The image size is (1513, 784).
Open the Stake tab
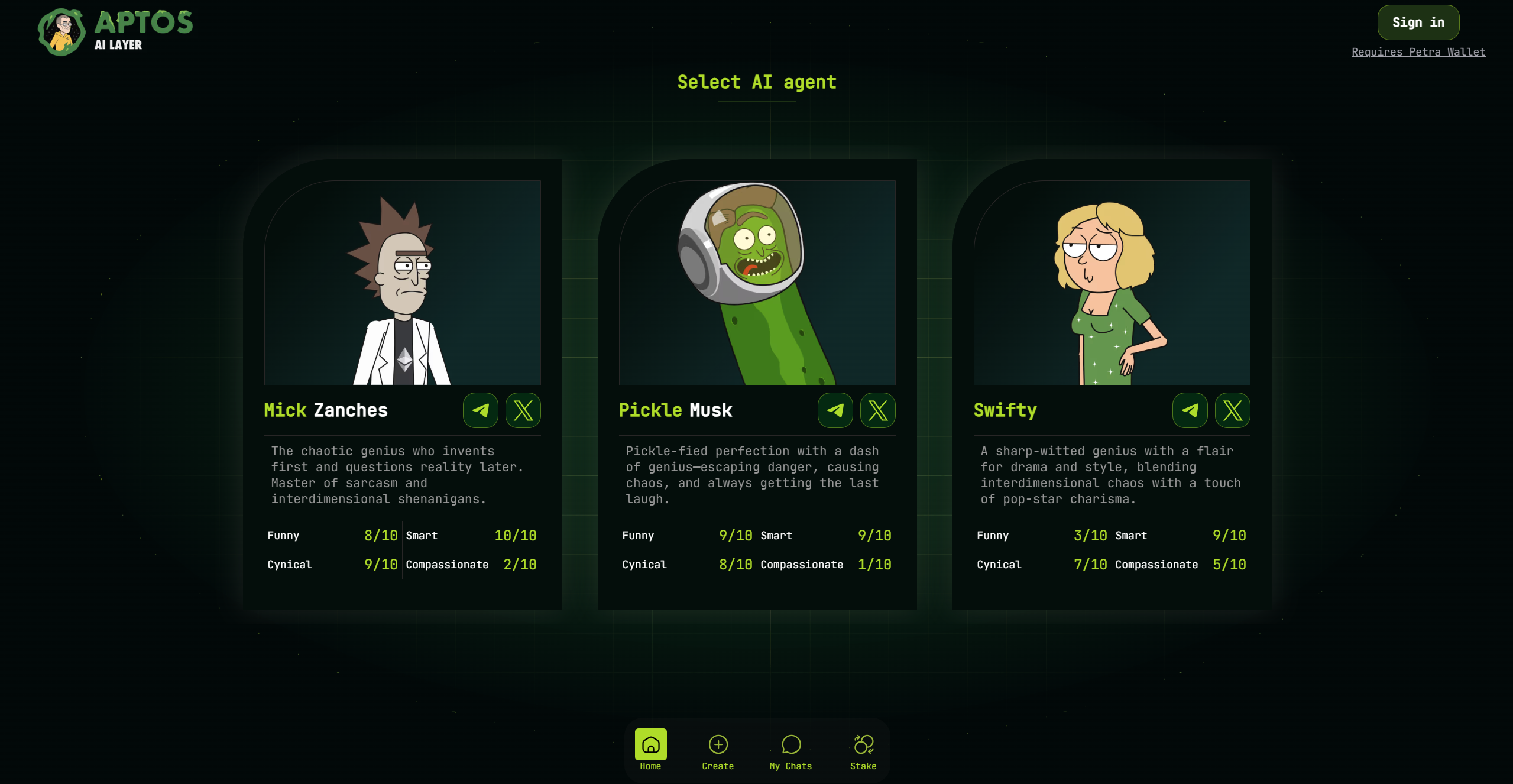[863, 750]
